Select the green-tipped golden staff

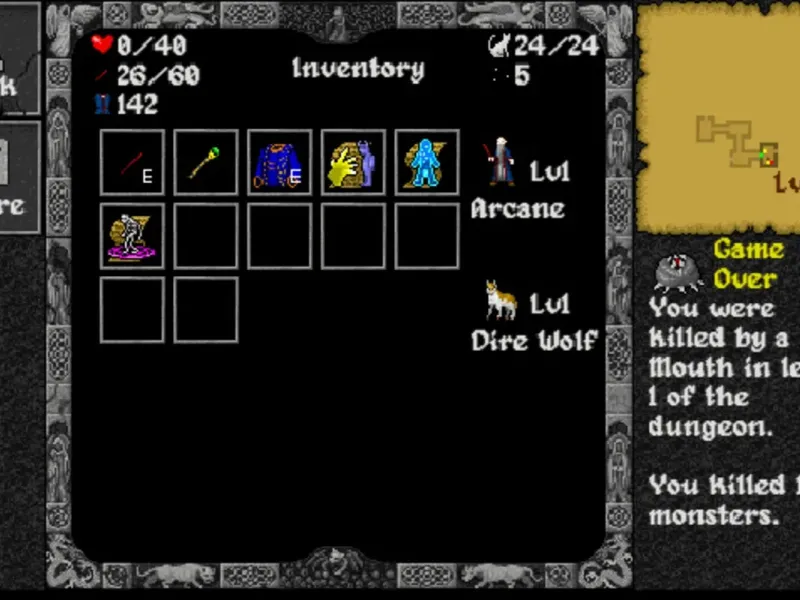[206, 162]
